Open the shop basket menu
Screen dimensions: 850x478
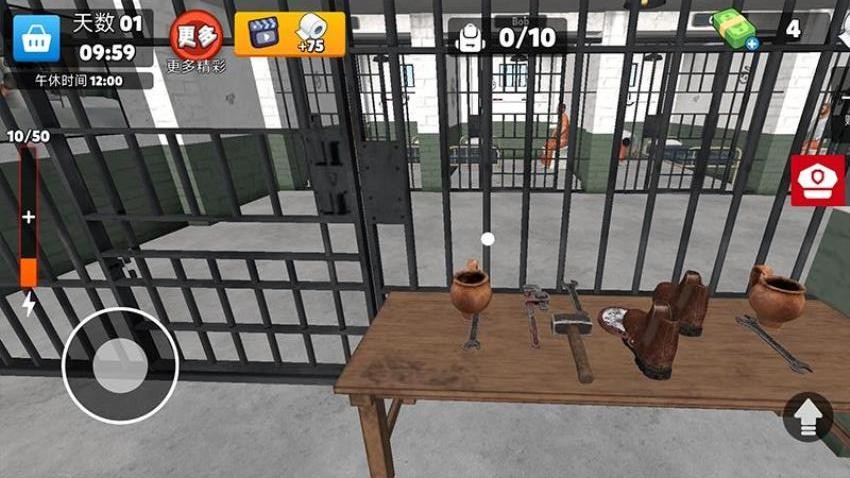[36, 37]
